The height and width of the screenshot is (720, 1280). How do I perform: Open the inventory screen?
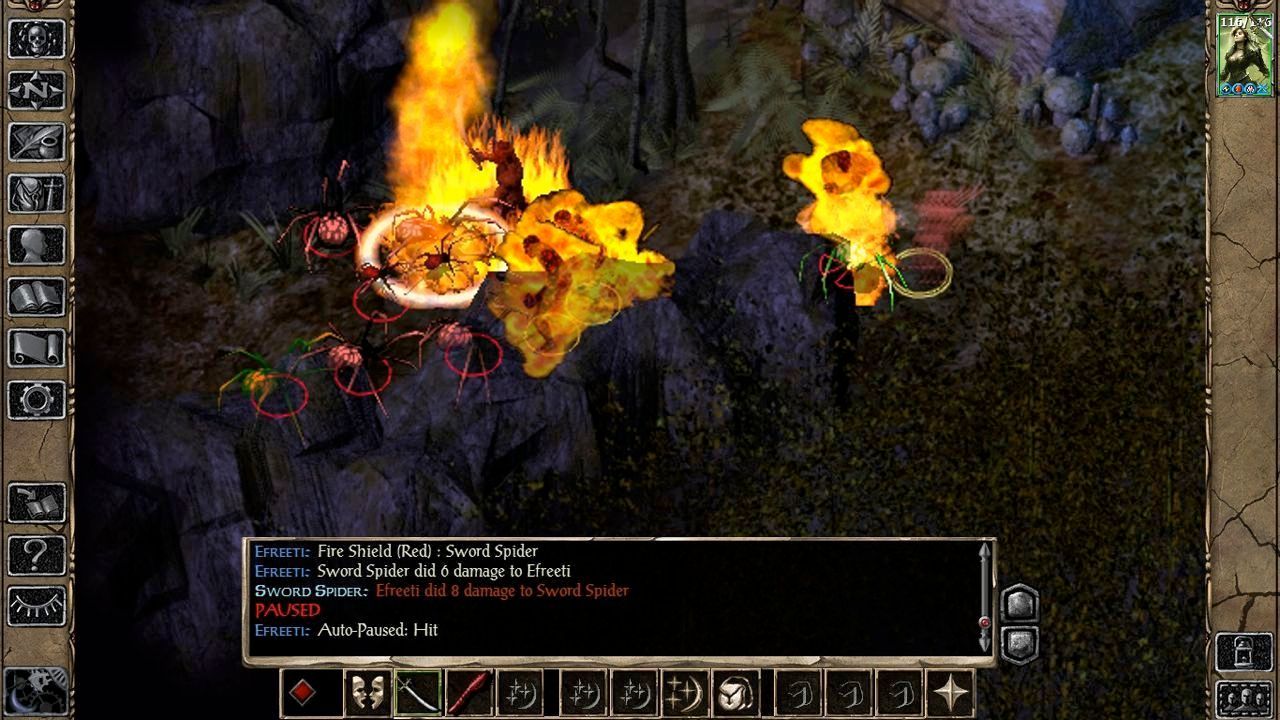pos(37,194)
